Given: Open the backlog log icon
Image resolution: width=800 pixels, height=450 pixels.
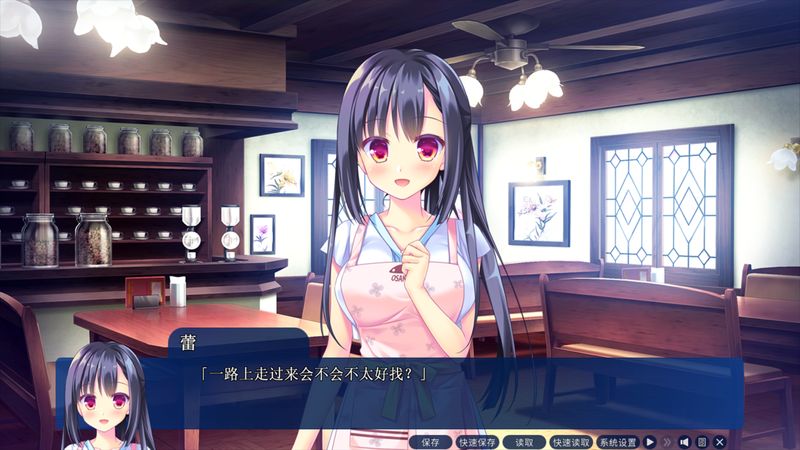Looking at the screenshot, I should [702, 442].
